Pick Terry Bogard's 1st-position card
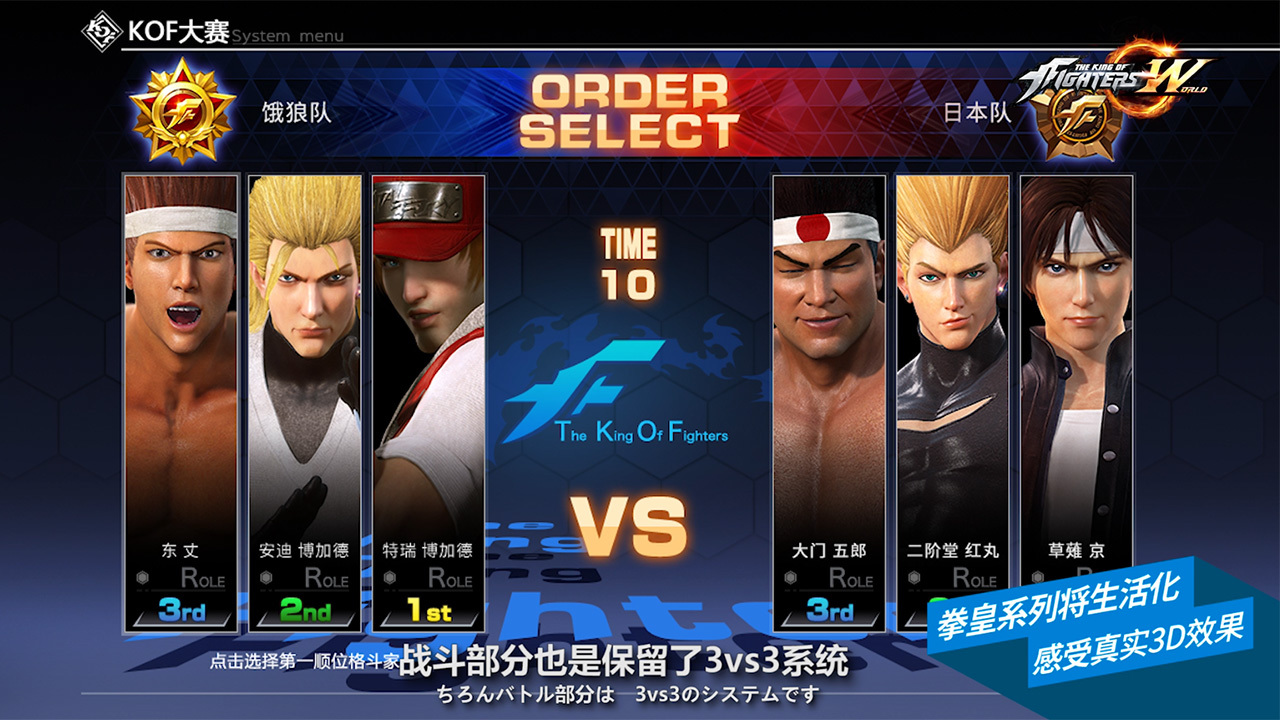 [428, 400]
